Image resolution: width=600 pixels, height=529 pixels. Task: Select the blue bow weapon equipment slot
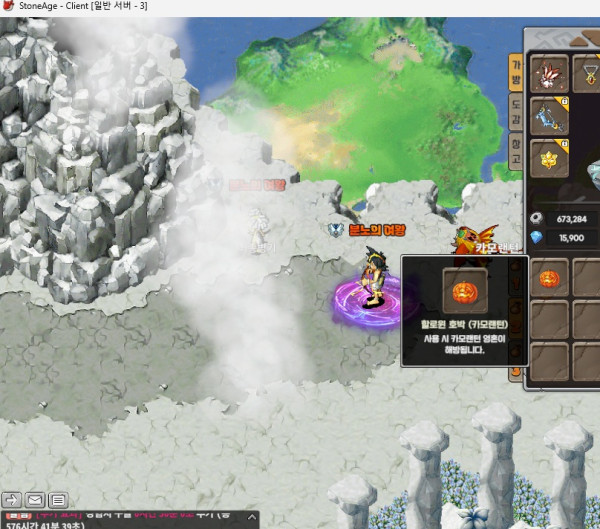(x=549, y=116)
